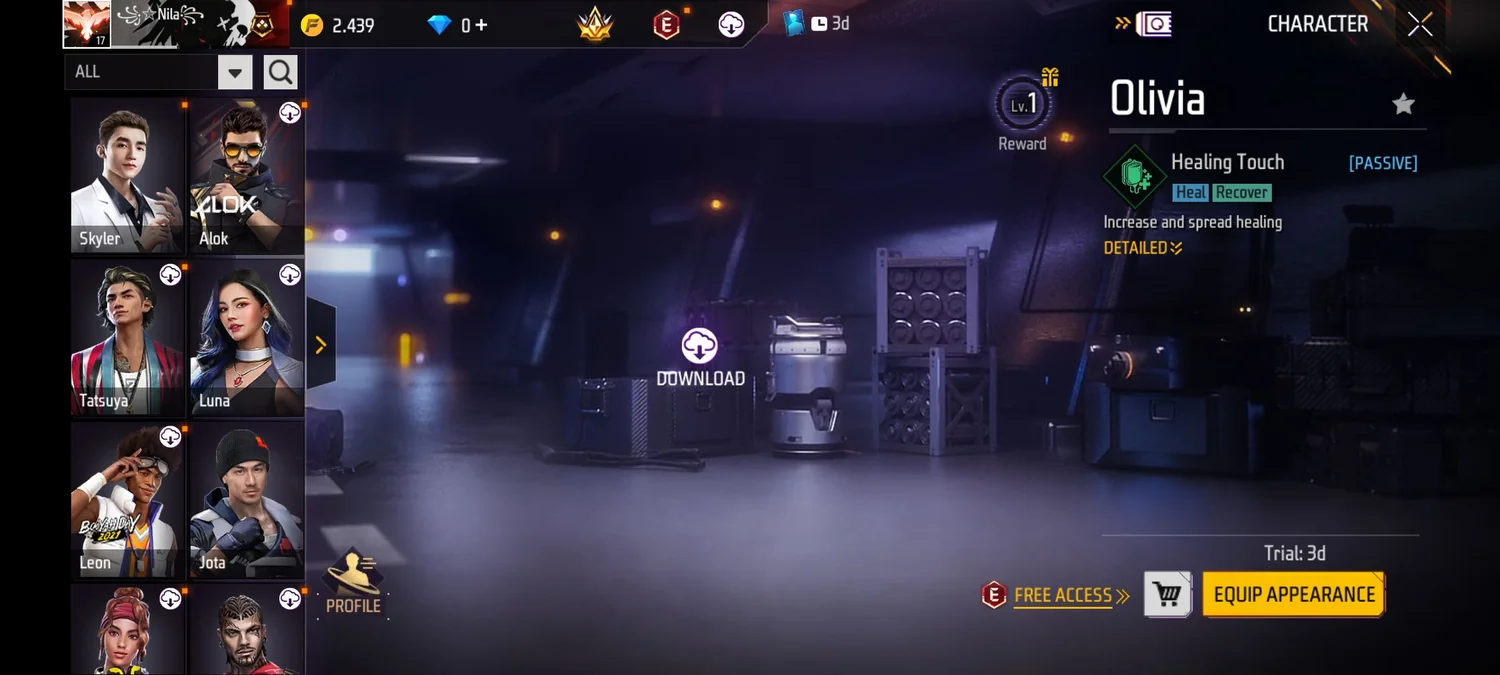Select the Tatsuya character tile
This screenshot has height=675, width=1500.
tap(127, 337)
